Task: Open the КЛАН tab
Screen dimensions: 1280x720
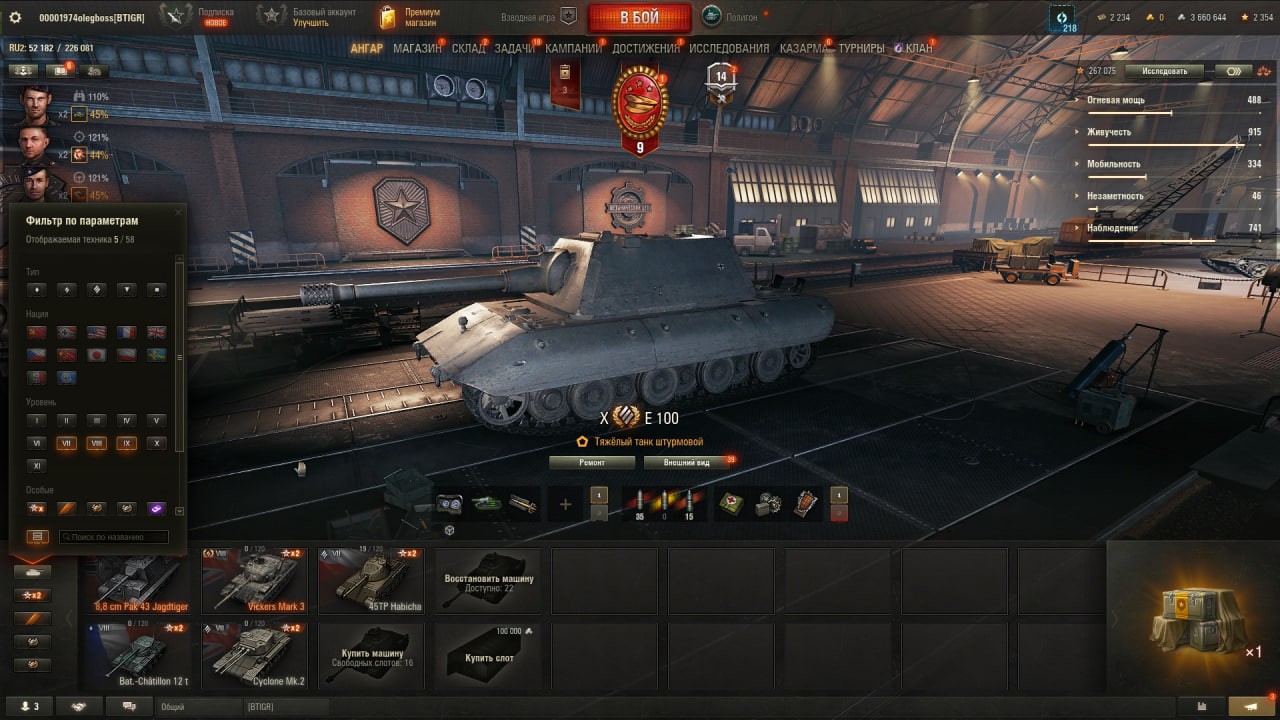Action: [918, 48]
